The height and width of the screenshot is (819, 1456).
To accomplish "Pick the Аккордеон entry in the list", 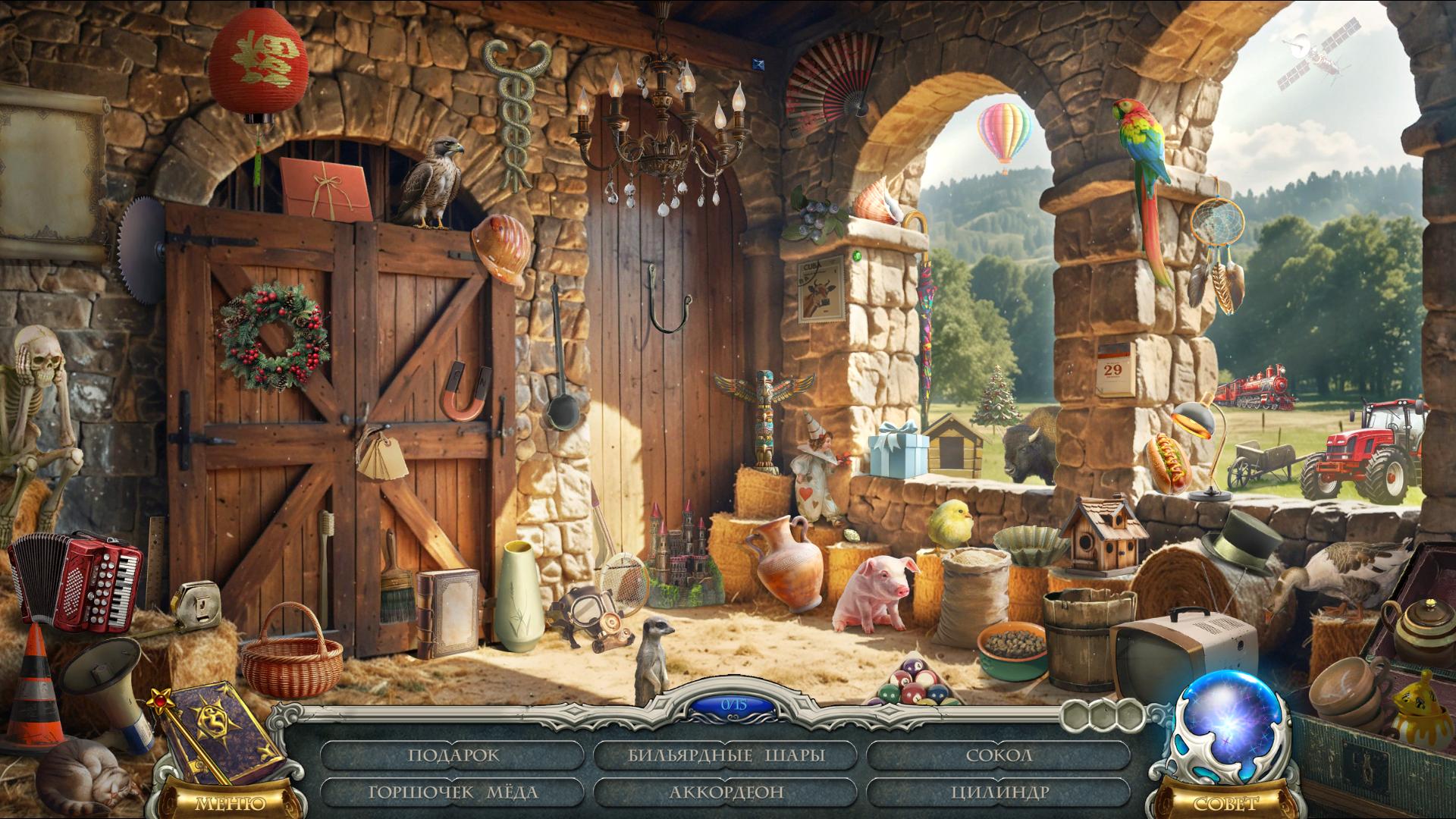I will 726,792.
